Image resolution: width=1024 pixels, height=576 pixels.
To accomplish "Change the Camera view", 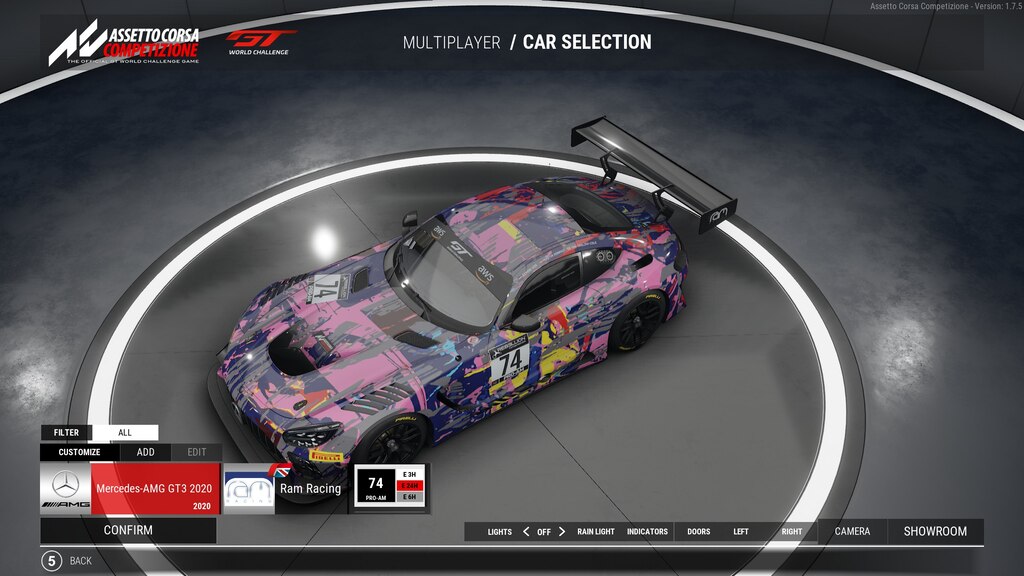I will [852, 531].
